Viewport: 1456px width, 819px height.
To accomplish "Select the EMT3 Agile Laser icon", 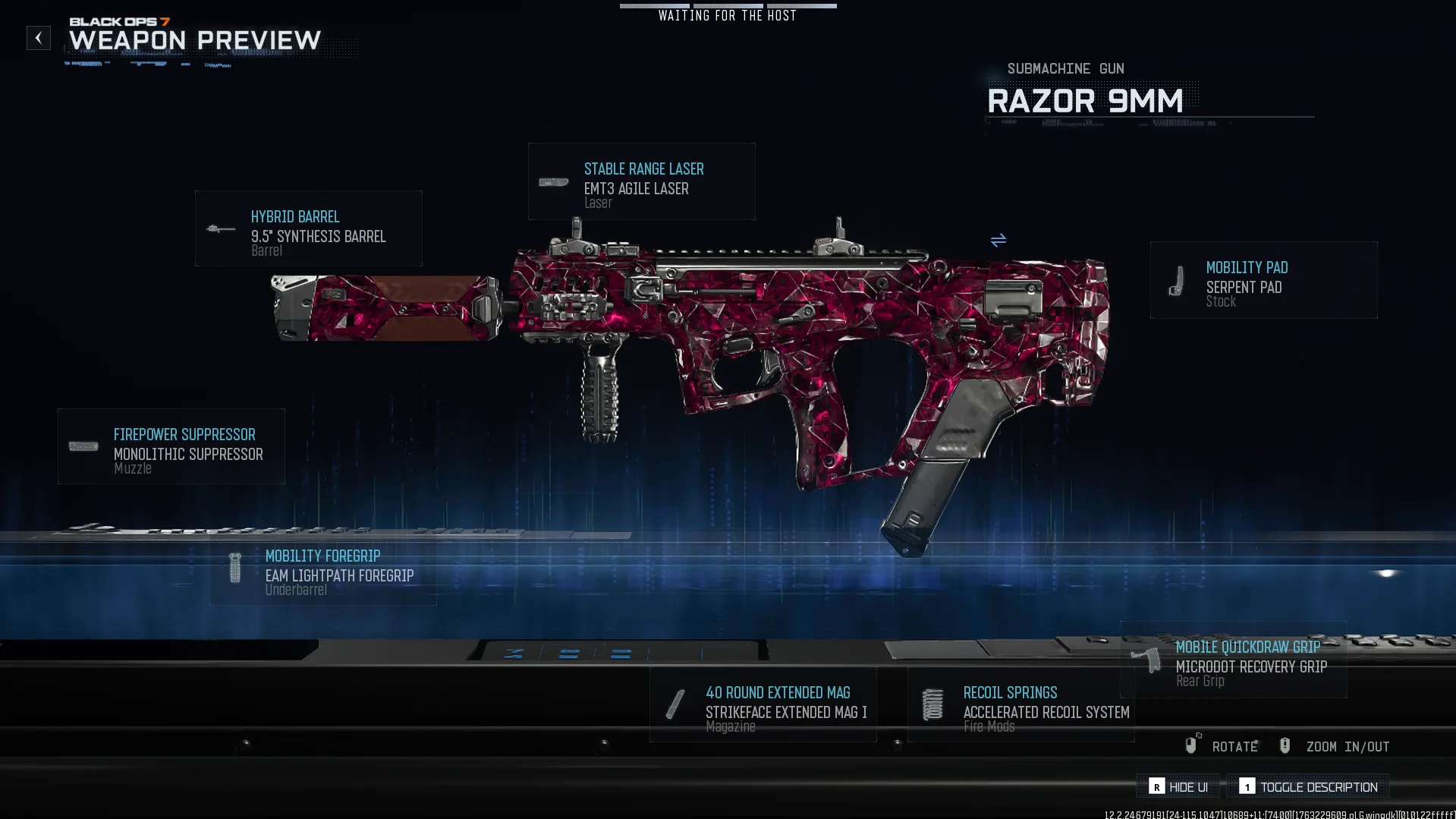I will (553, 182).
